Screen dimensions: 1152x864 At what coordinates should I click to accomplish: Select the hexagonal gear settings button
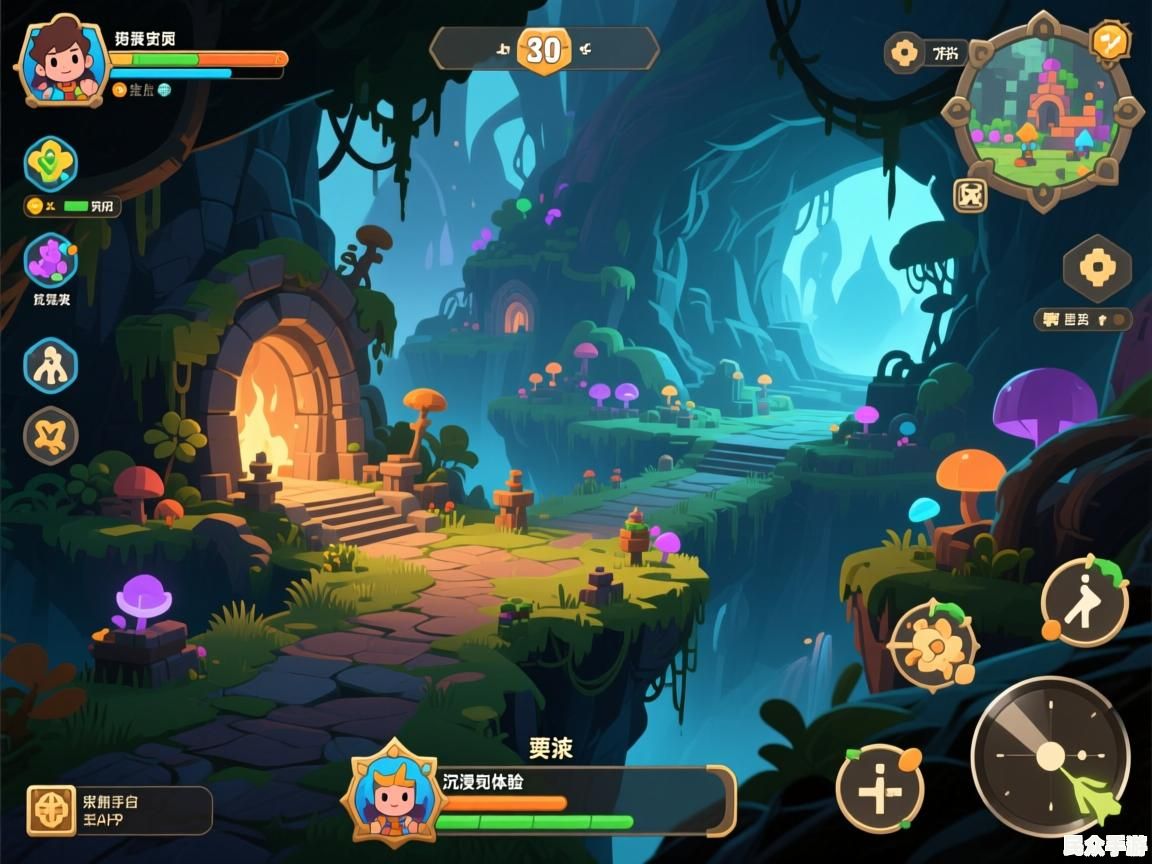(x=1097, y=268)
